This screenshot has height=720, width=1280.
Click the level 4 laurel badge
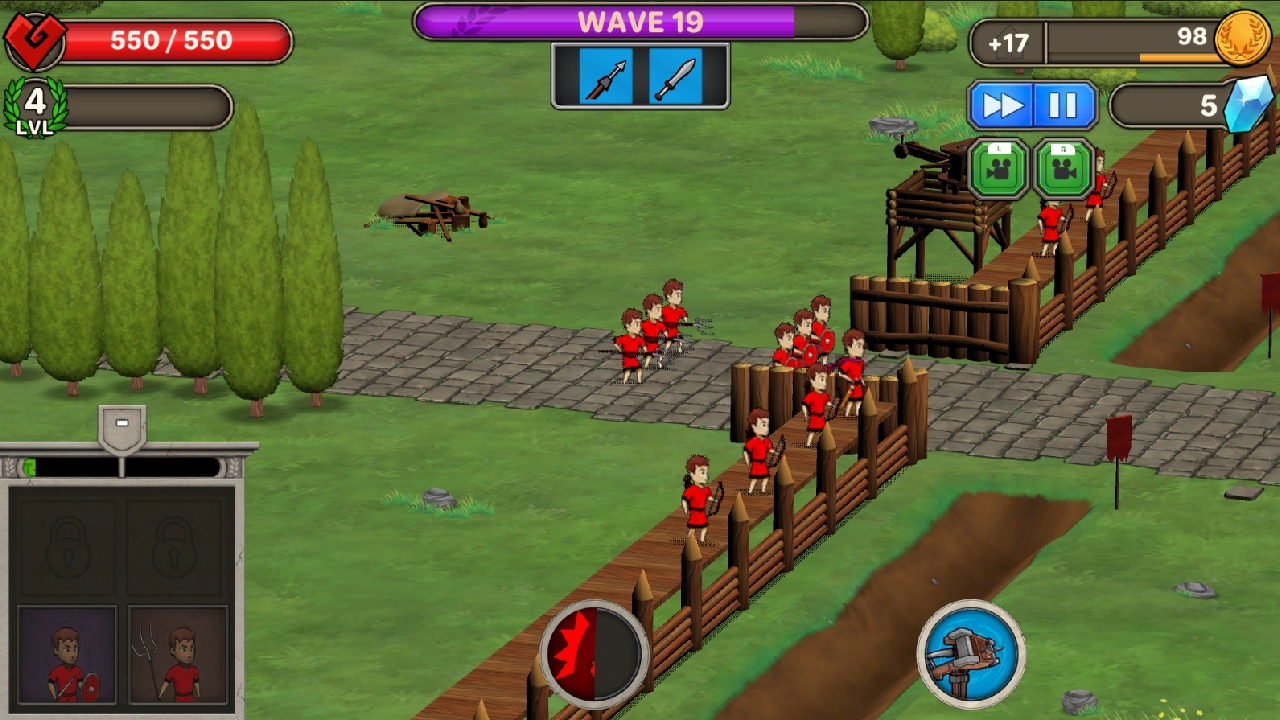click(34, 104)
